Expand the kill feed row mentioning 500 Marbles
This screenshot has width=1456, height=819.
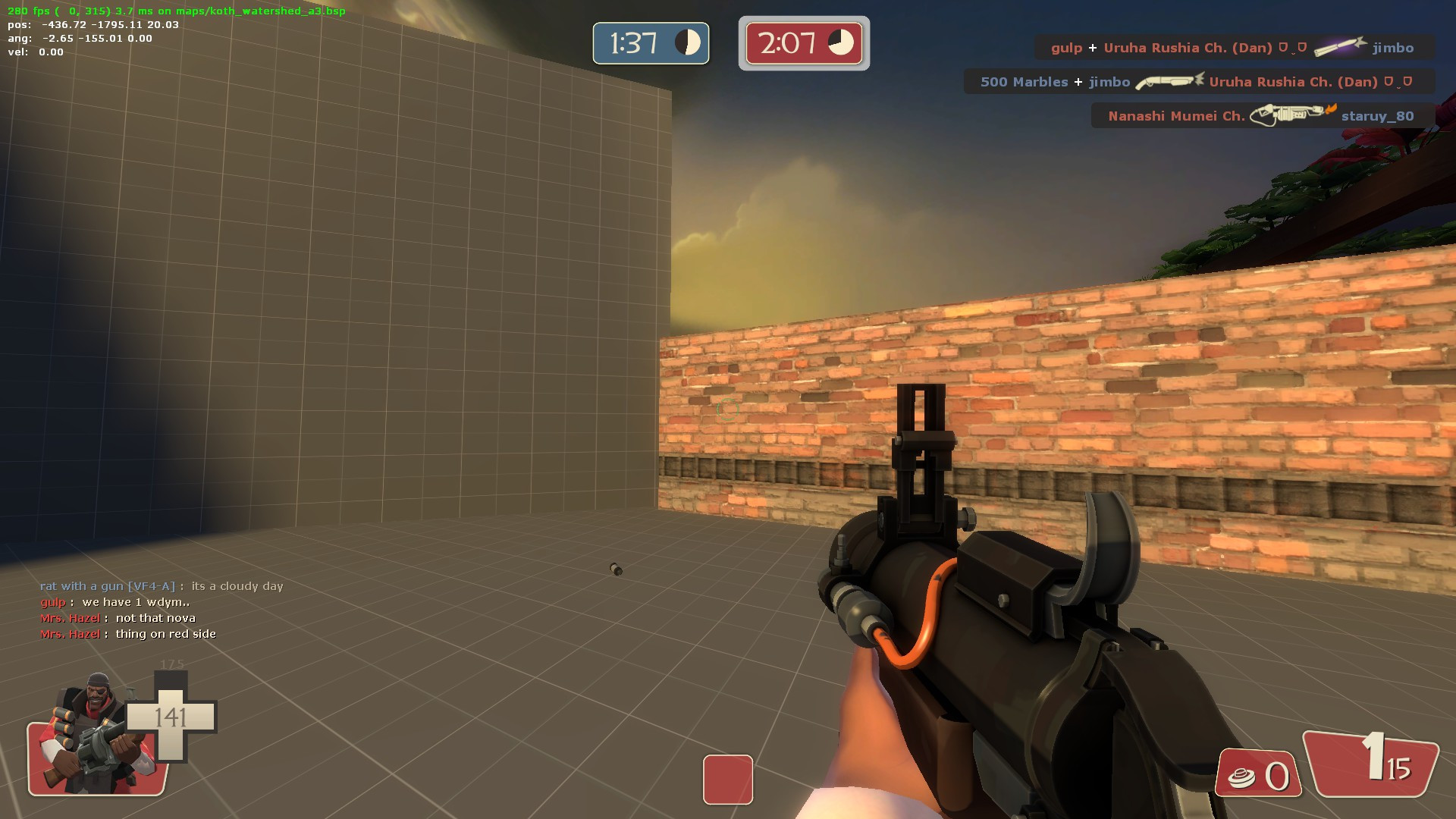pyautogui.click(x=1198, y=81)
